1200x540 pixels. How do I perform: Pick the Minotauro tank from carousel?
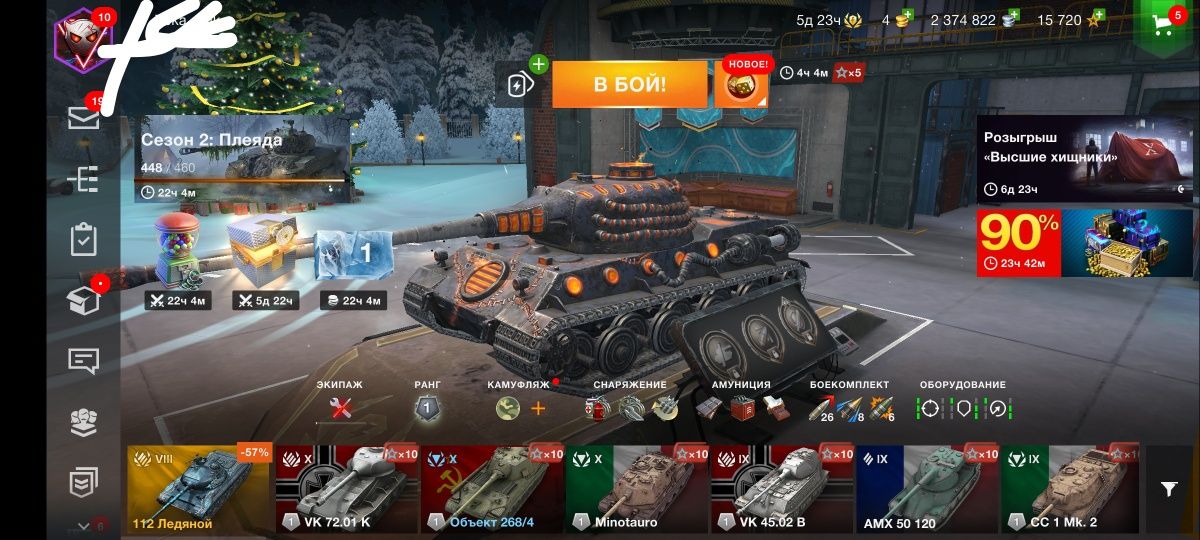click(636, 490)
